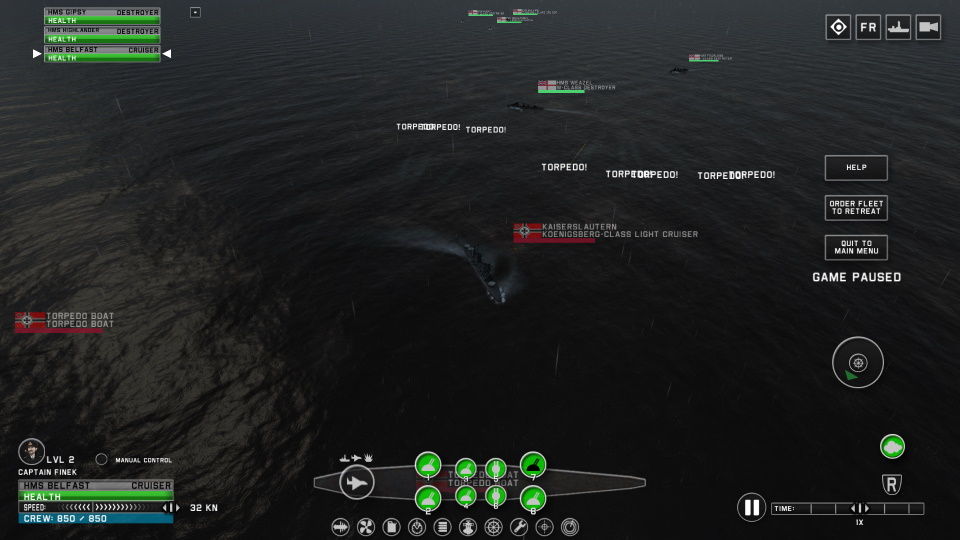Collapse the fleet list with minus button
The image size is (960, 540).
[195, 12]
